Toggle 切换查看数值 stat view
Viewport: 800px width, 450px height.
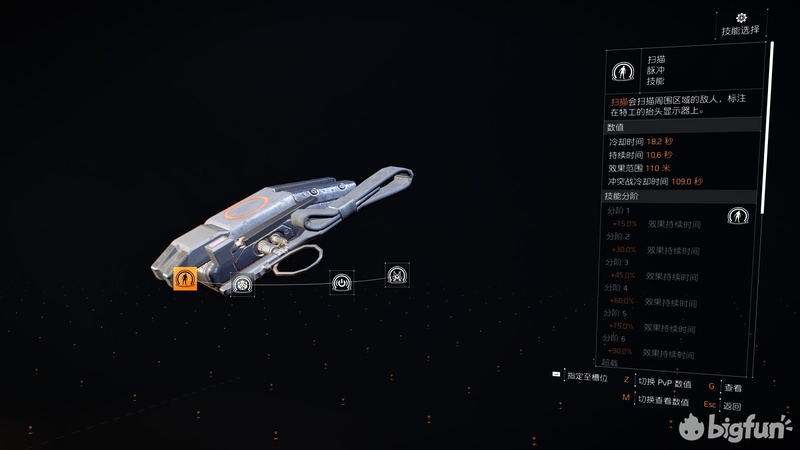pyautogui.click(x=663, y=401)
